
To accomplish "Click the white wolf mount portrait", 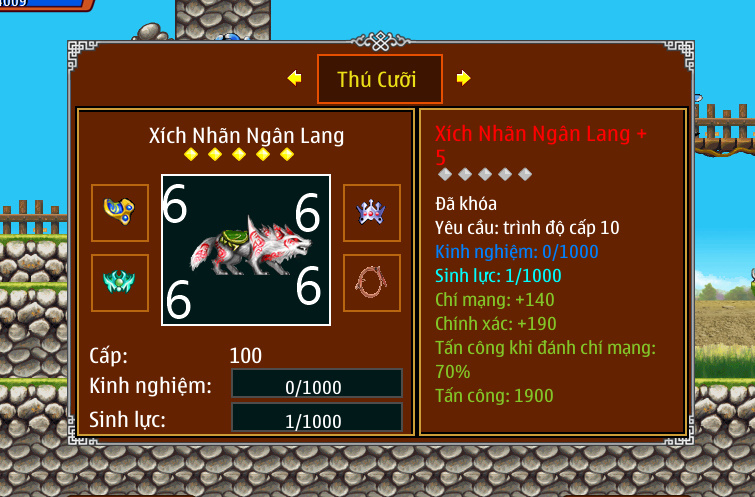I will (x=246, y=250).
